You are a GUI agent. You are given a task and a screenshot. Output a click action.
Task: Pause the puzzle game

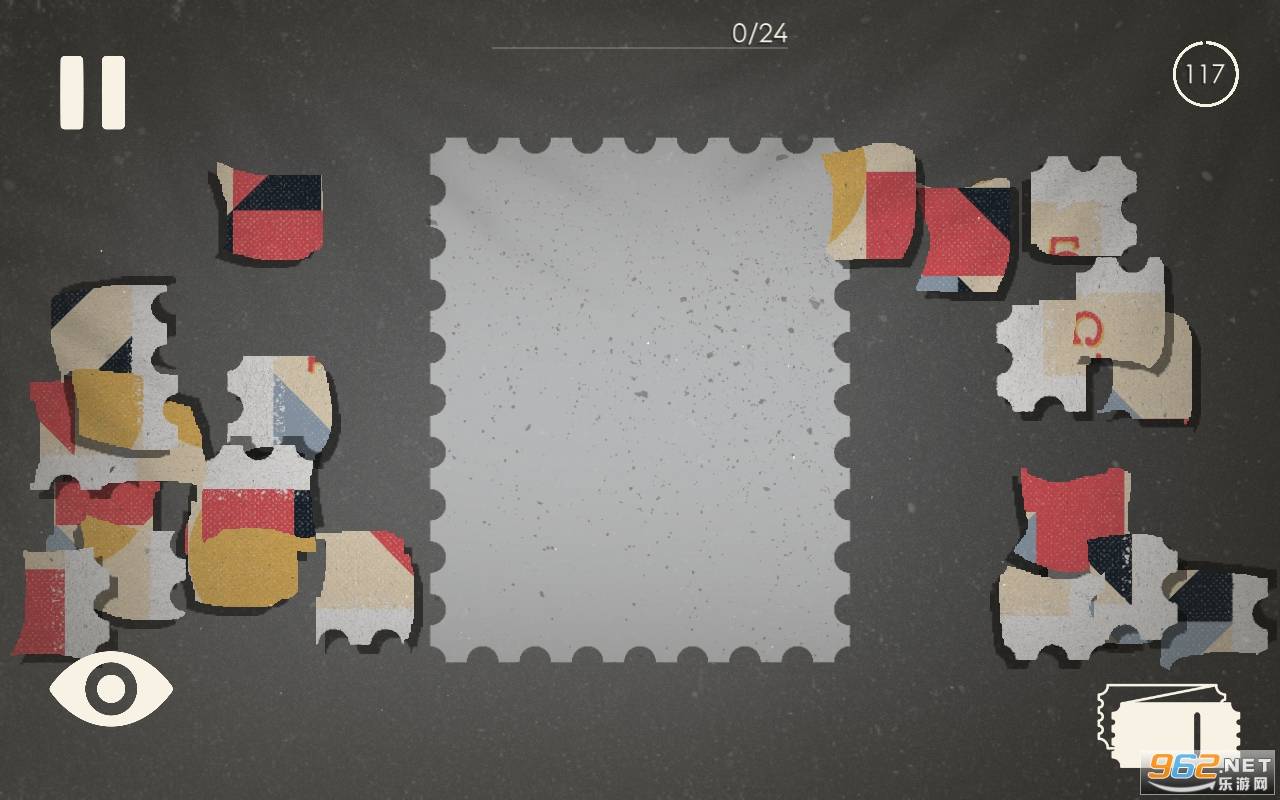click(x=93, y=92)
